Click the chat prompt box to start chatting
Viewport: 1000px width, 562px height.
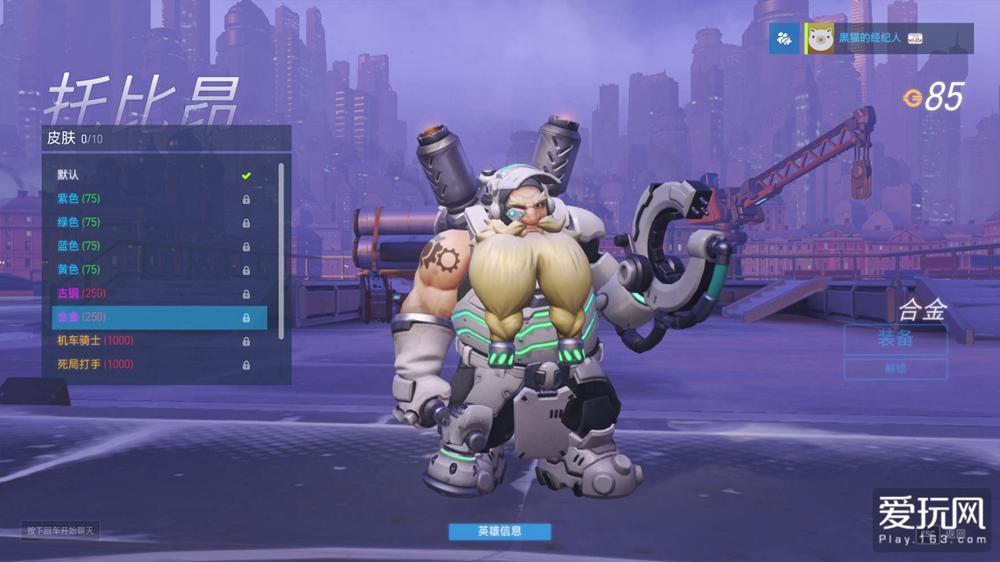pyautogui.click(x=61, y=530)
